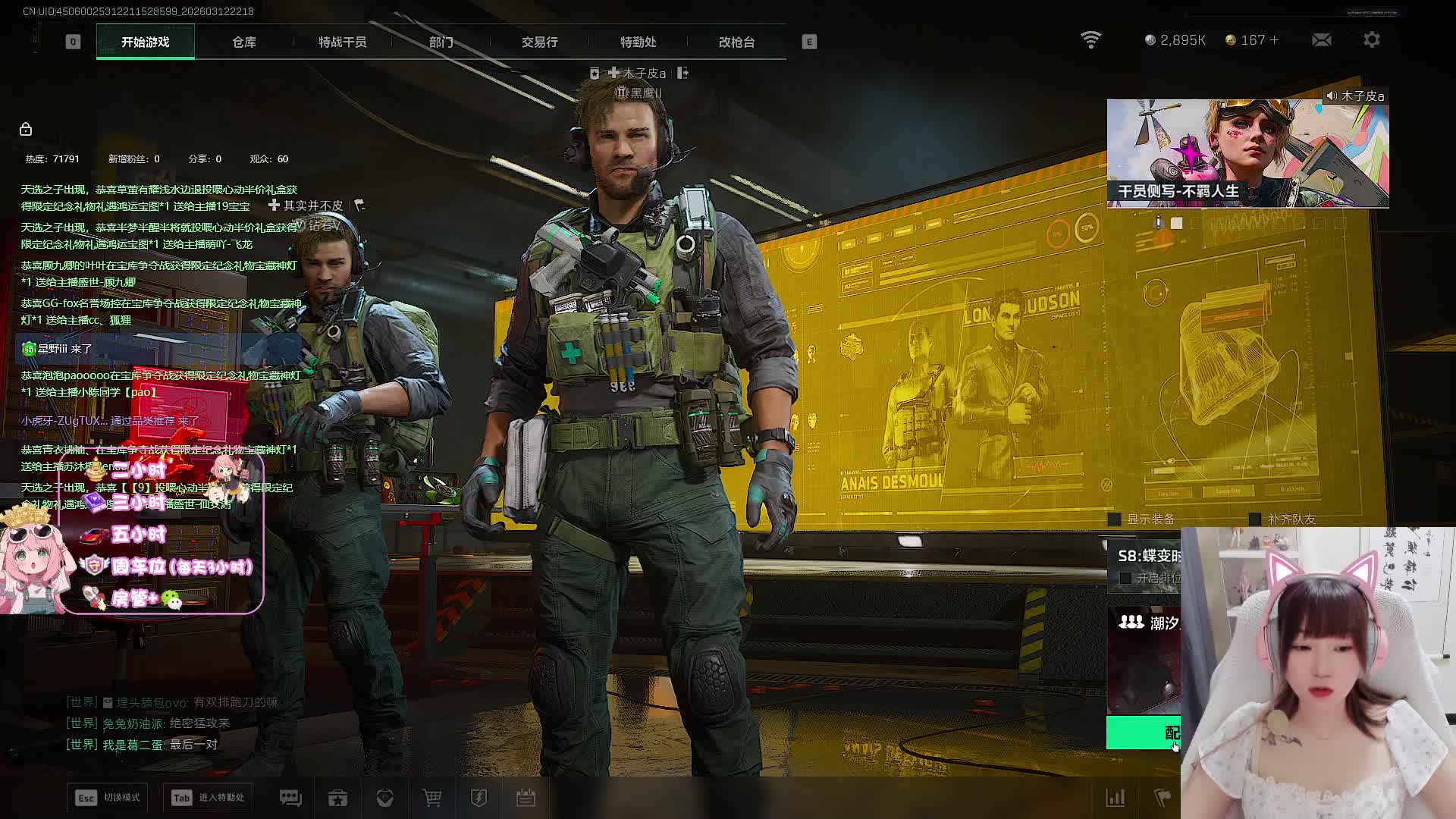Click the flag icon in bottom bar

click(1162, 798)
